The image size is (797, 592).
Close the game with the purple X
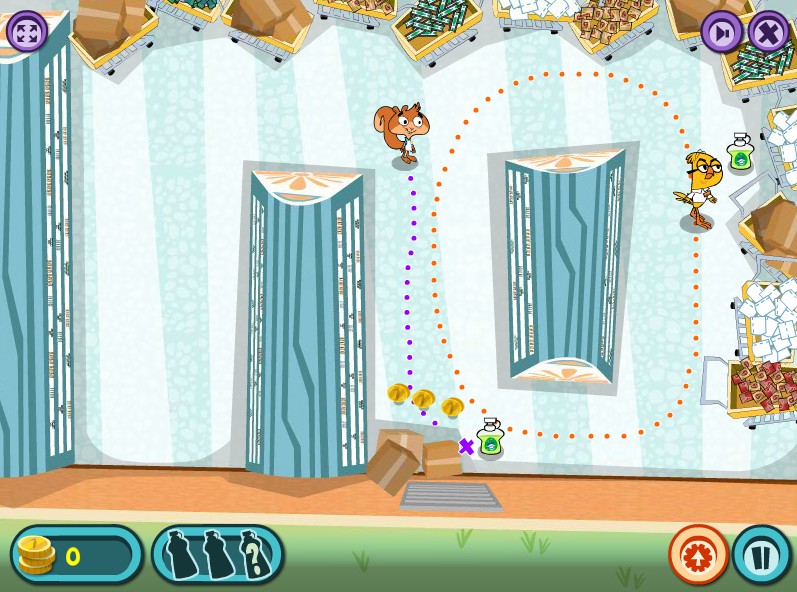pyautogui.click(x=769, y=31)
